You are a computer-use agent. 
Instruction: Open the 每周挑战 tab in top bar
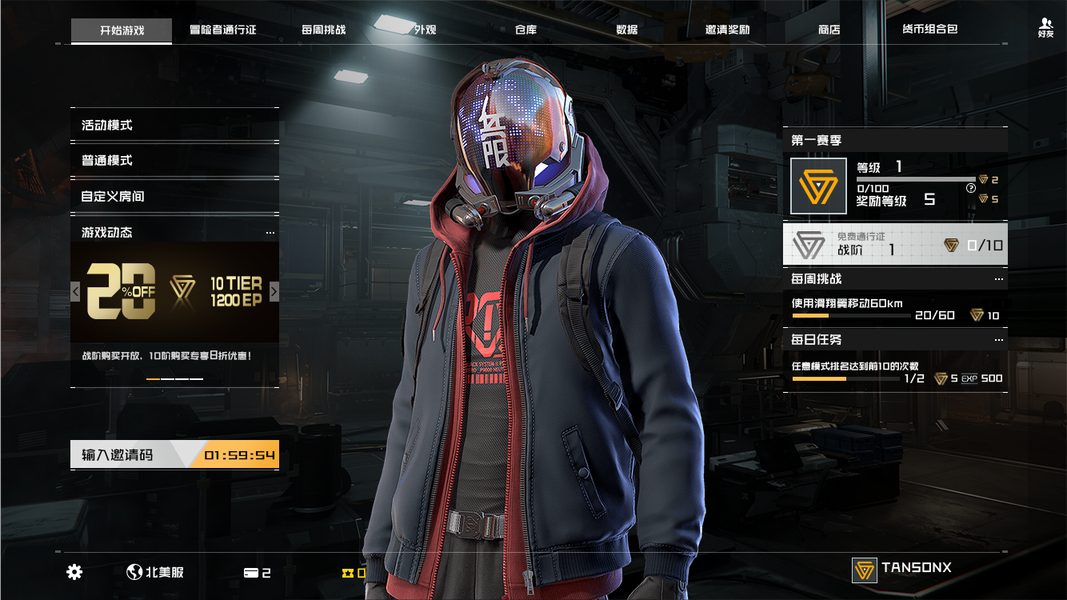[323, 30]
